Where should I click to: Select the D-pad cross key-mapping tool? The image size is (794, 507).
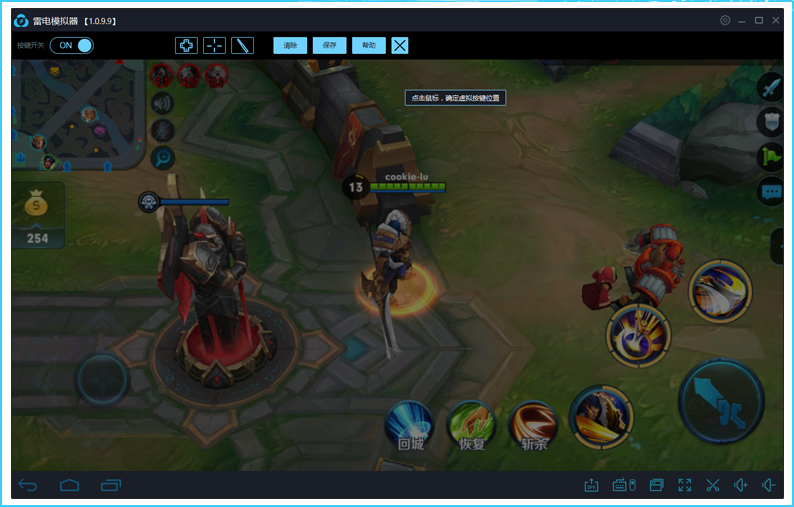point(186,45)
